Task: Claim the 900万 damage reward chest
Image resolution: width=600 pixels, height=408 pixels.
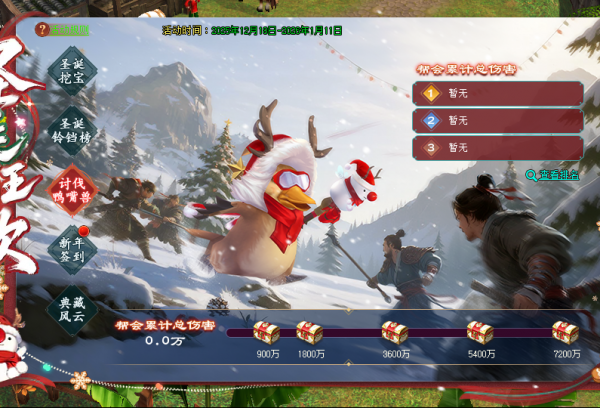Action: tap(266, 333)
